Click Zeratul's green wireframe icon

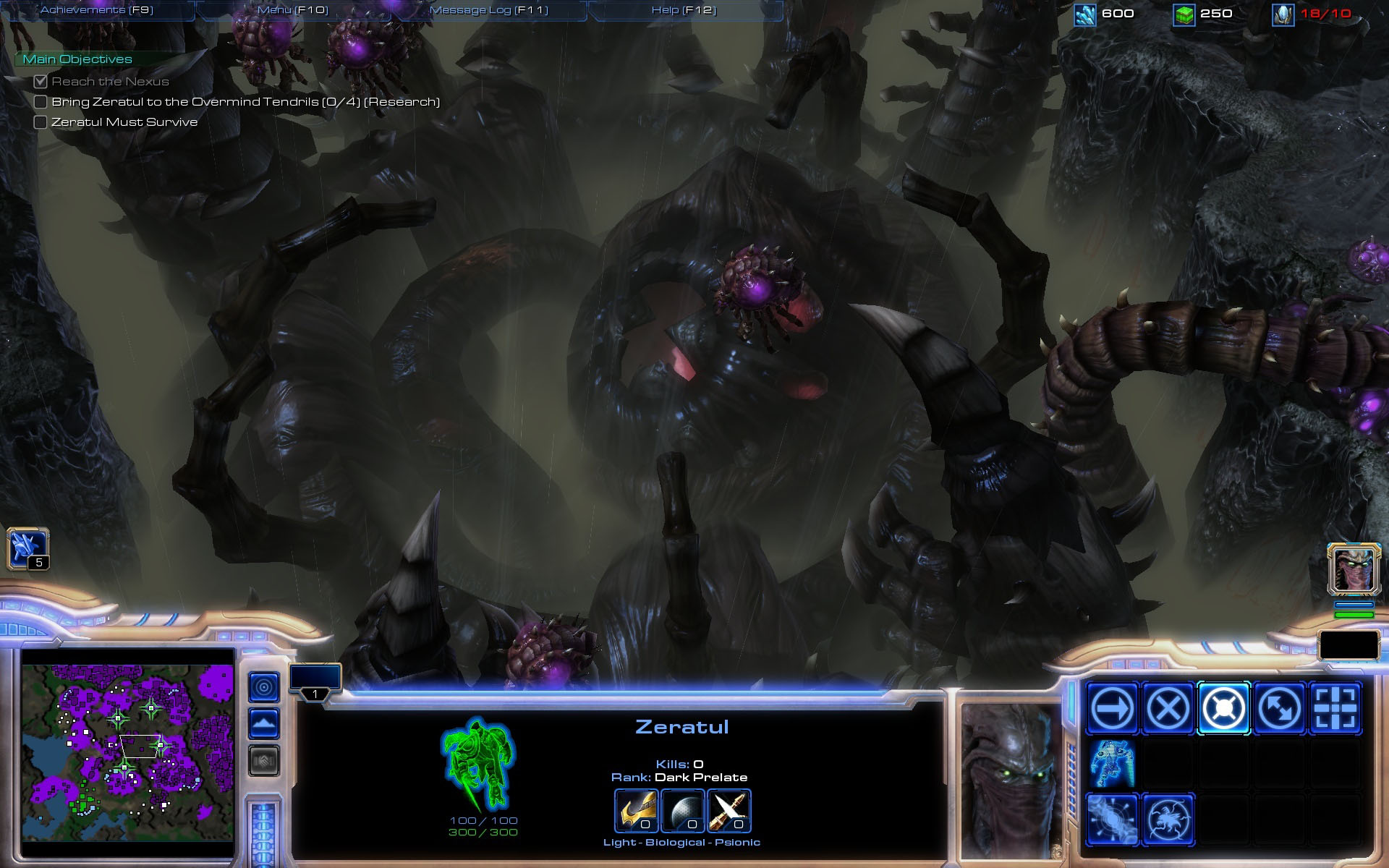(478, 764)
